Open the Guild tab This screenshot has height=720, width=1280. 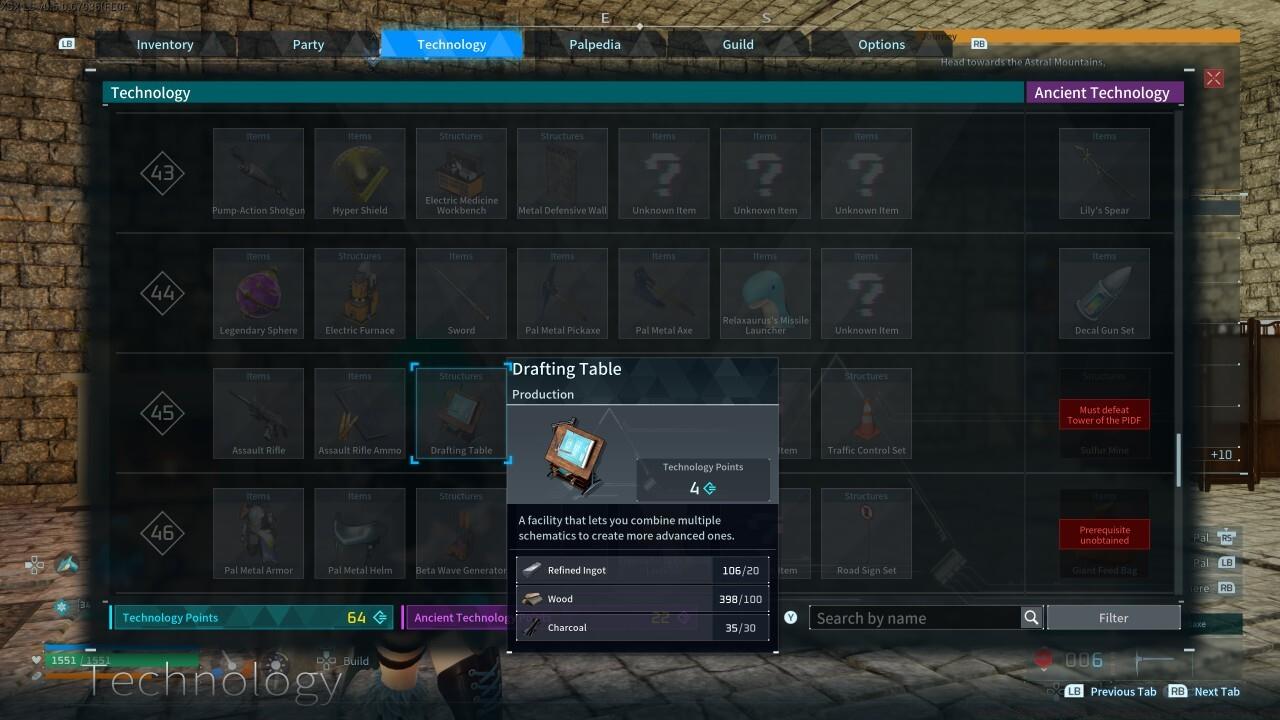tap(738, 44)
